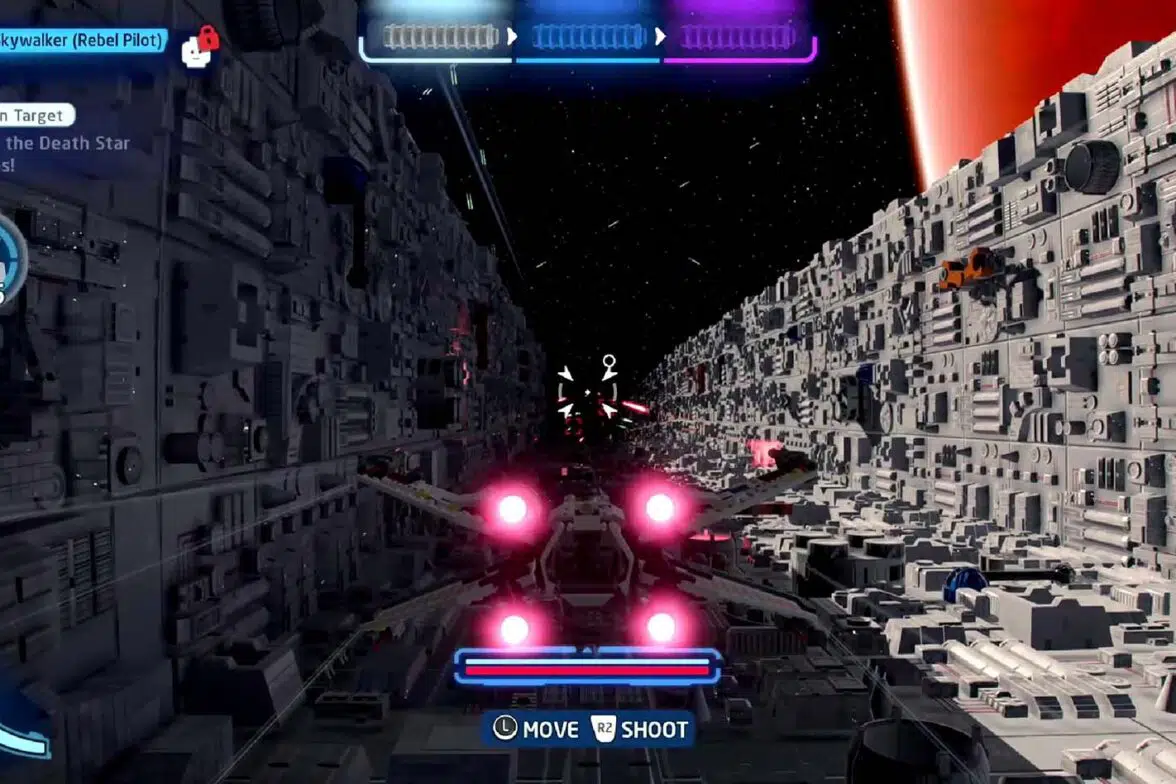The height and width of the screenshot is (784, 1176).
Task: Click the Skywalker (Rebel Pilot) name tag
Action: point(80,43)
